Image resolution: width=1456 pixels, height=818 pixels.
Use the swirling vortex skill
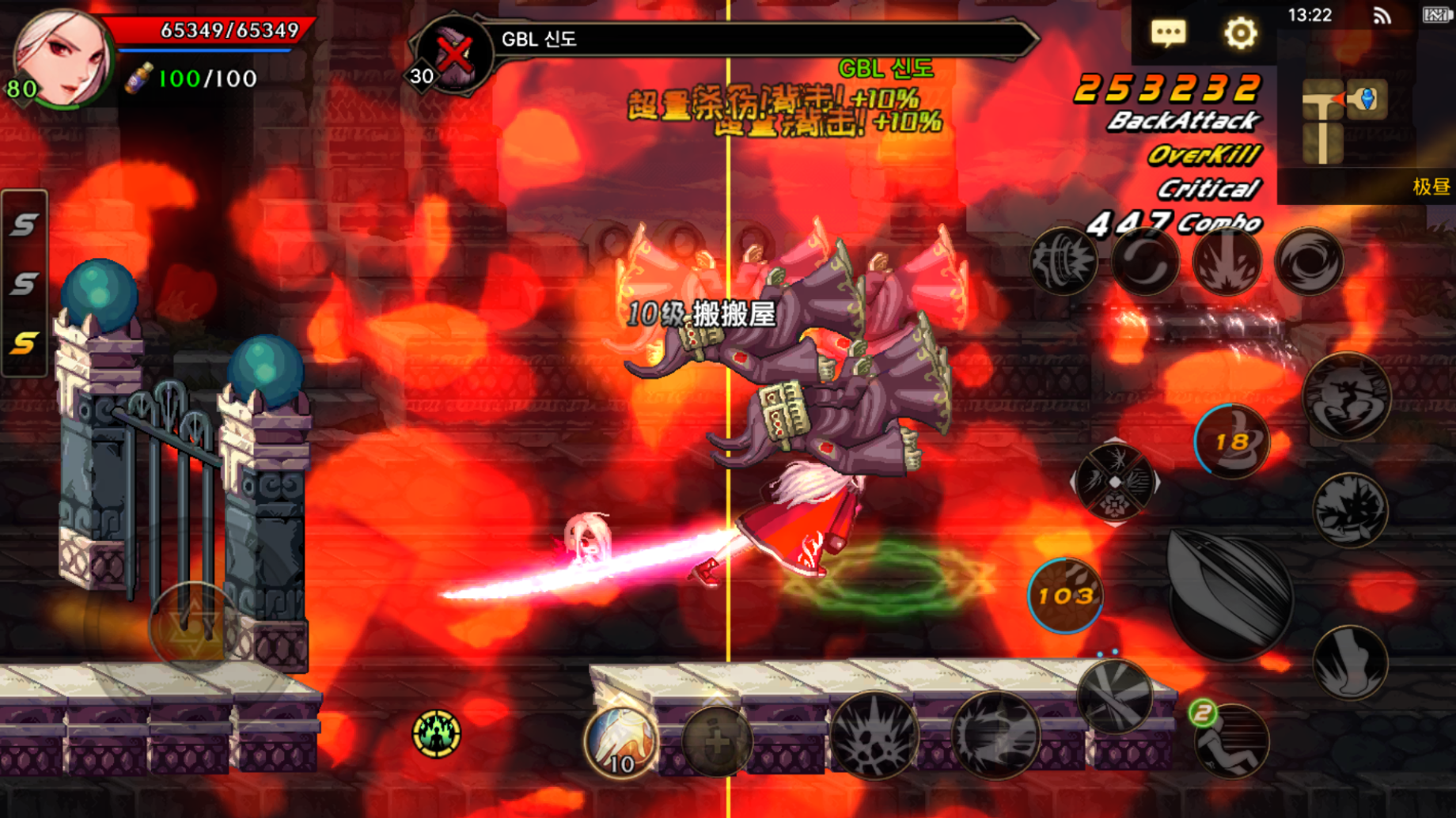(x=1309, y=262)
